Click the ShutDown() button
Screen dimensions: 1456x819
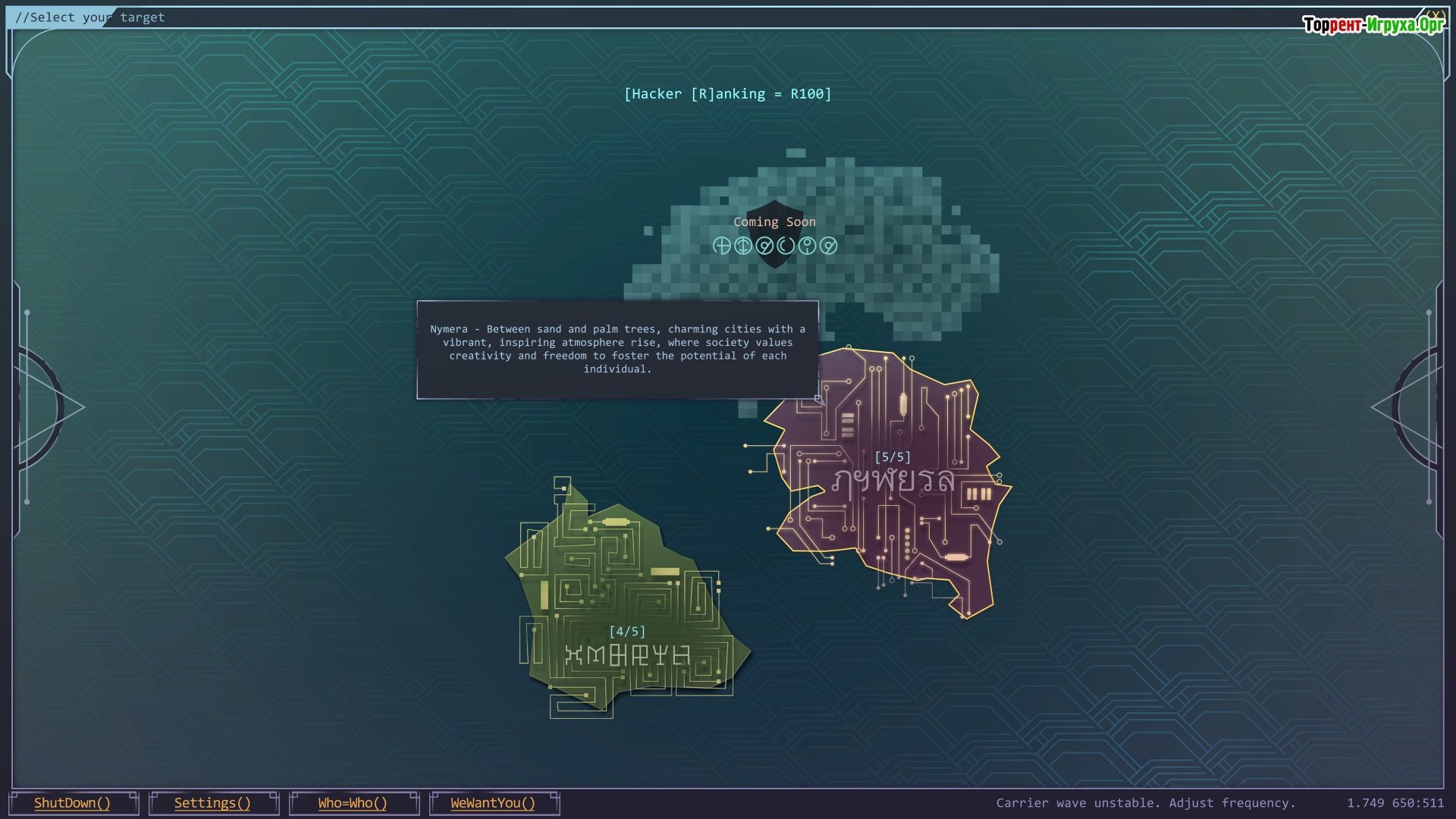(73, 803)
